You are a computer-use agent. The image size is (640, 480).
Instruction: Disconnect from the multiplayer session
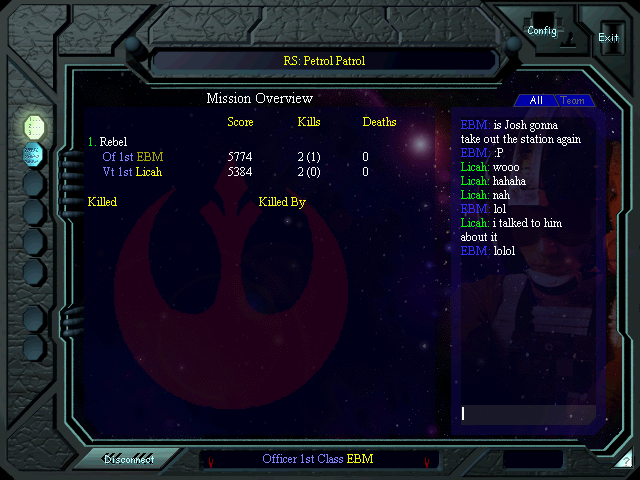tap(130, 459)
